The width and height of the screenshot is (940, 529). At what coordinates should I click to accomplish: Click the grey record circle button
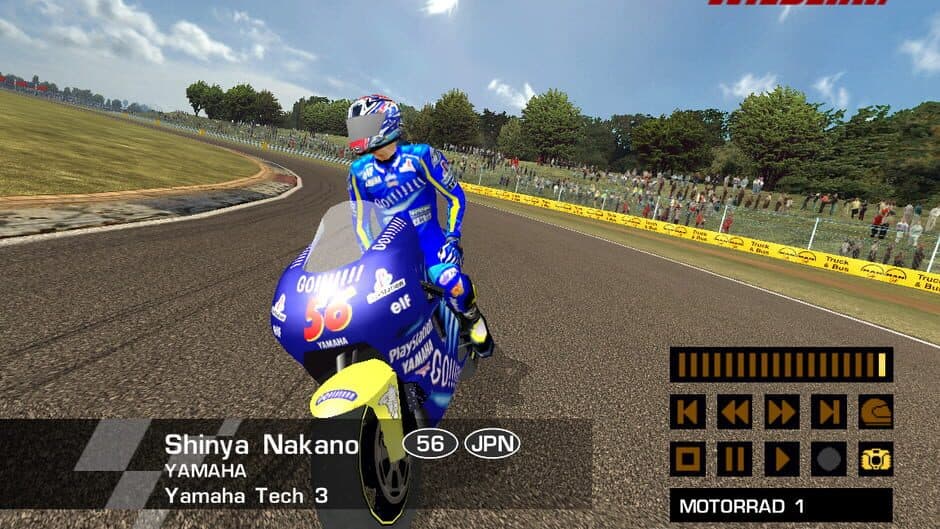[828, 459]
